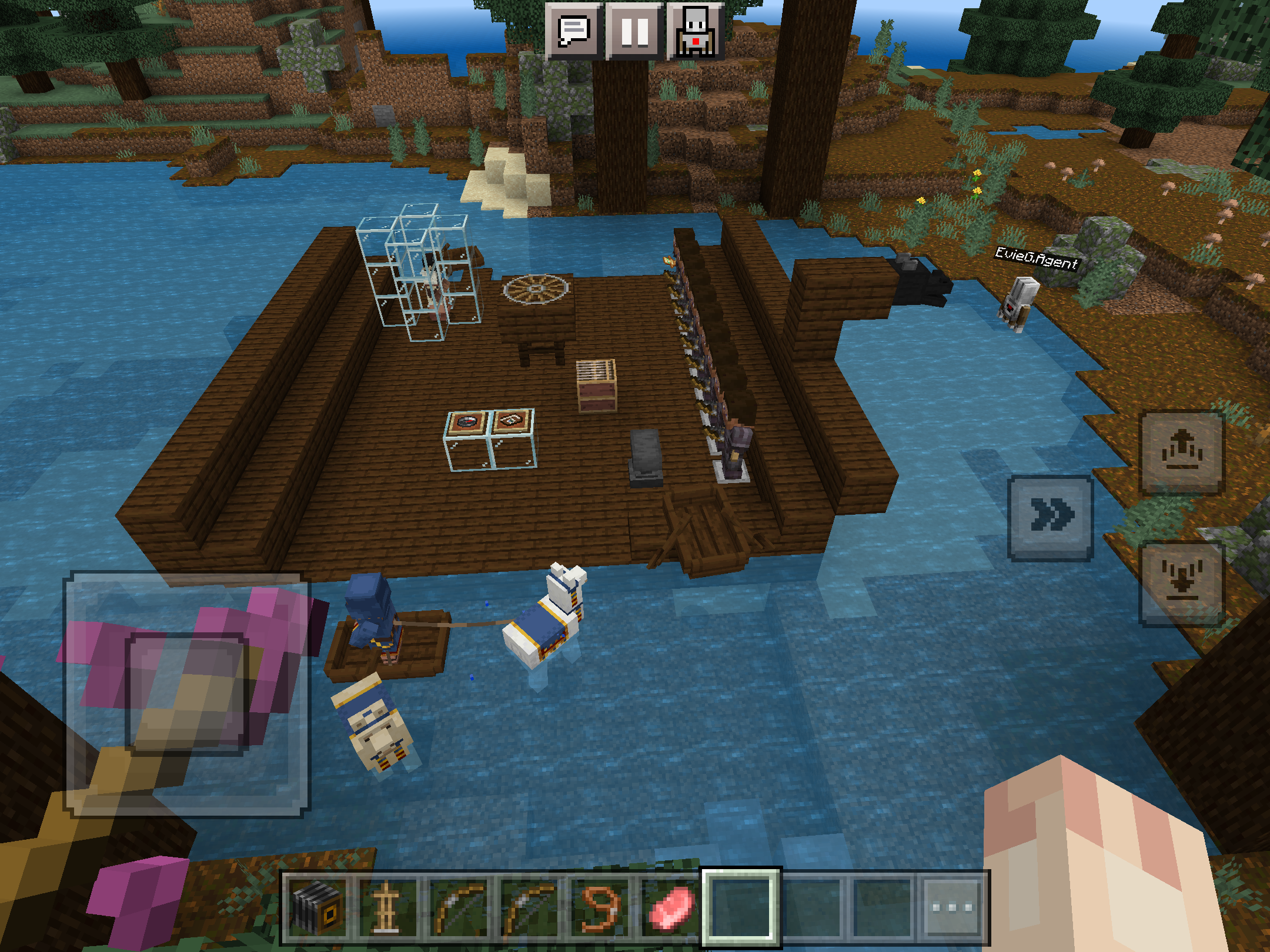Open the chat window
Screen dimensions: 1270x952
[573, 31]
